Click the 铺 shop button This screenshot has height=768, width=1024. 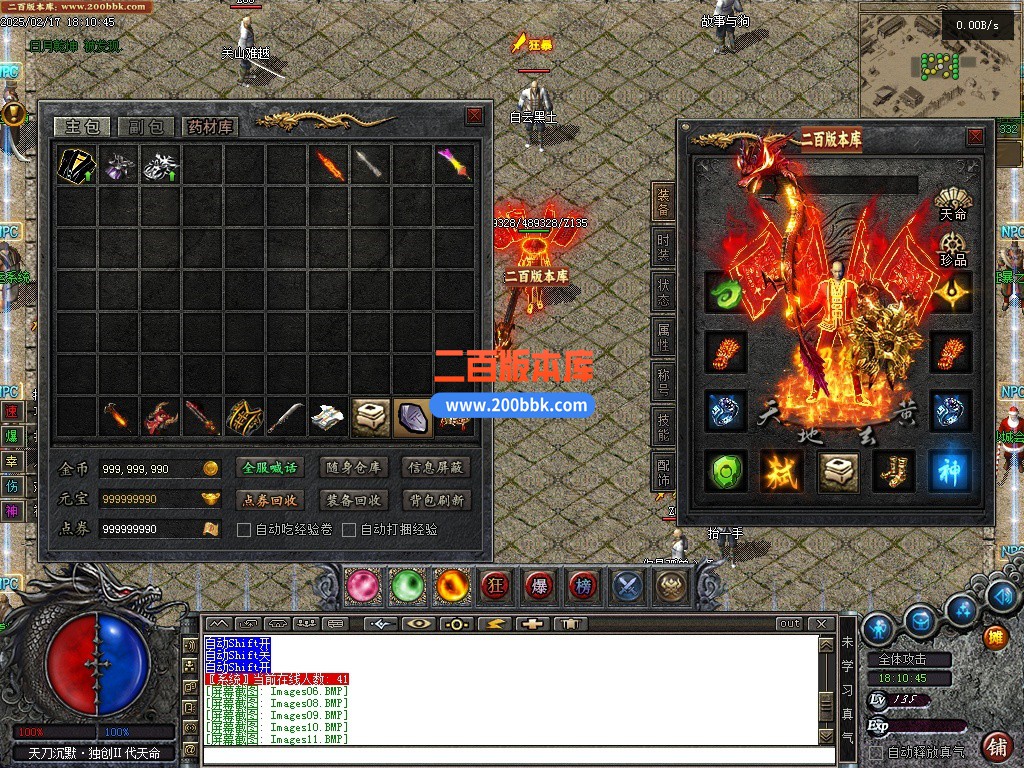tap(996, 746)
